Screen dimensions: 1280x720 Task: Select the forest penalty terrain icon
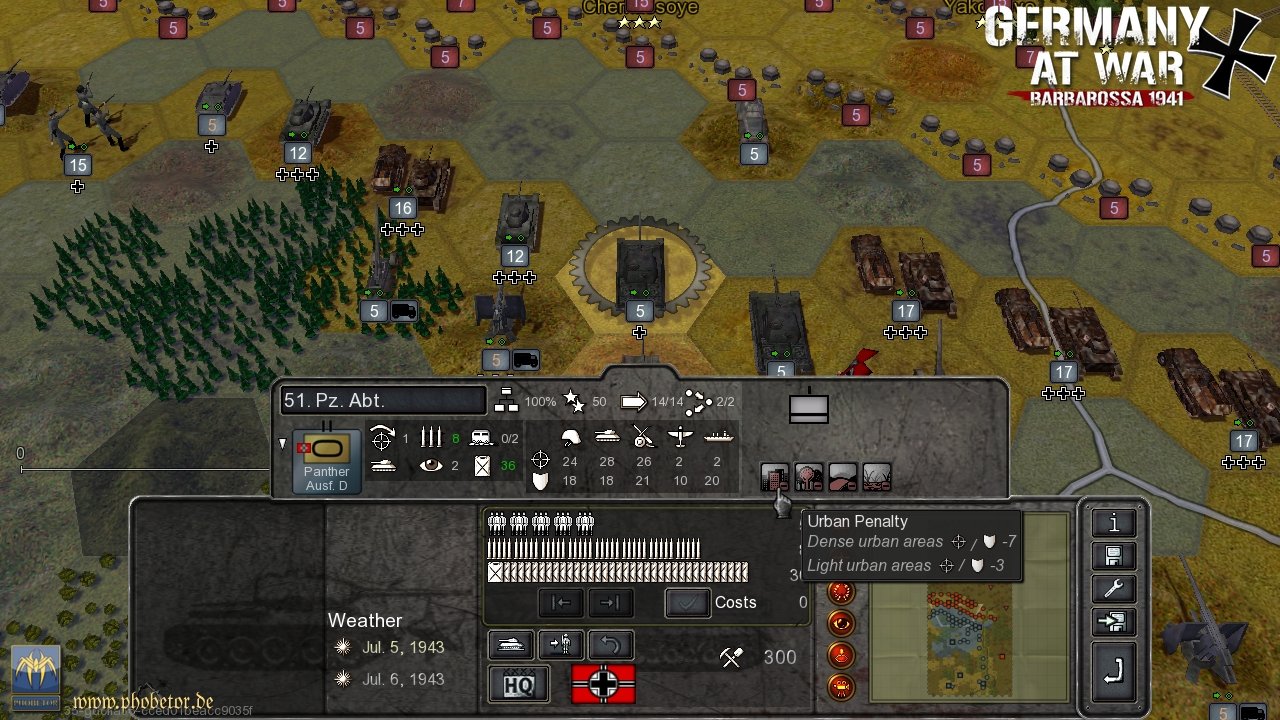pyautogui.click(x=809, y=477)
